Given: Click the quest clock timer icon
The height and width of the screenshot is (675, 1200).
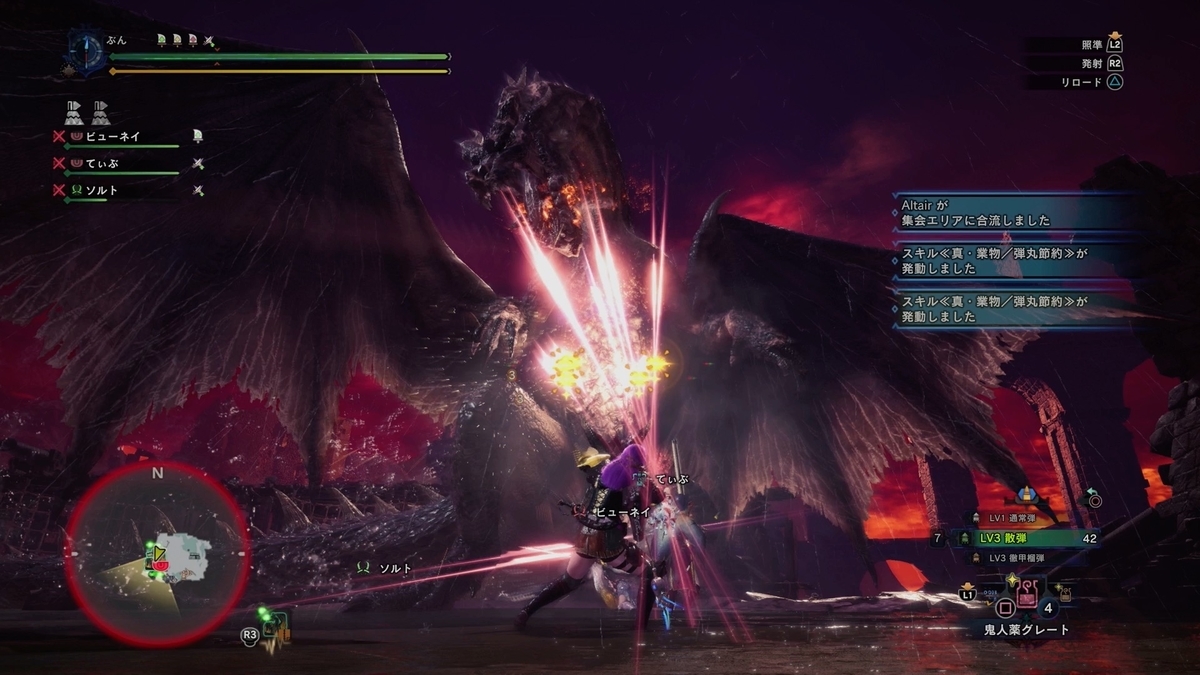Looking at the screenshot, I should pos(84,49).
